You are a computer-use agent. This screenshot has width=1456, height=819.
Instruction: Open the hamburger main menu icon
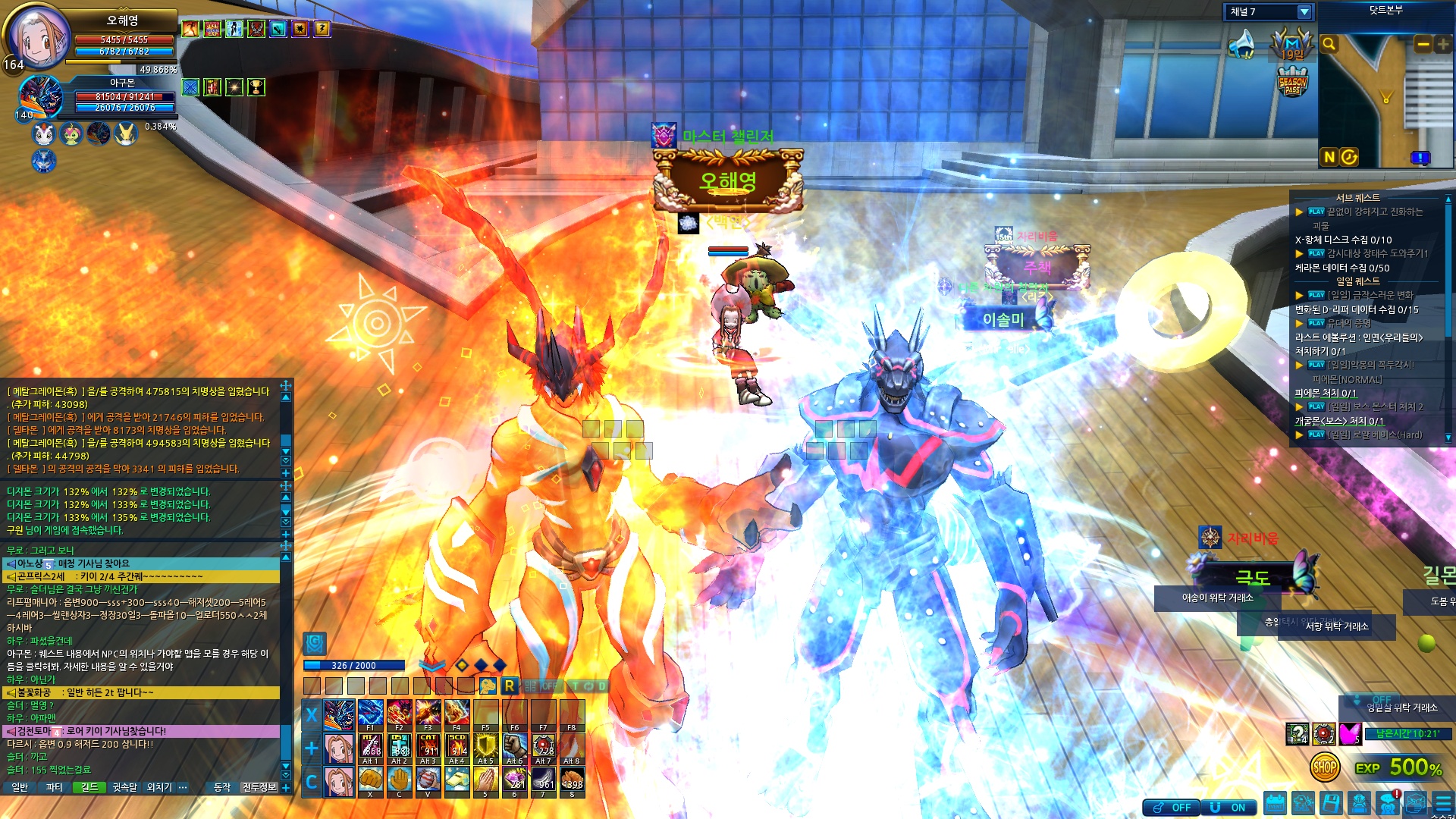[1442, 804]
